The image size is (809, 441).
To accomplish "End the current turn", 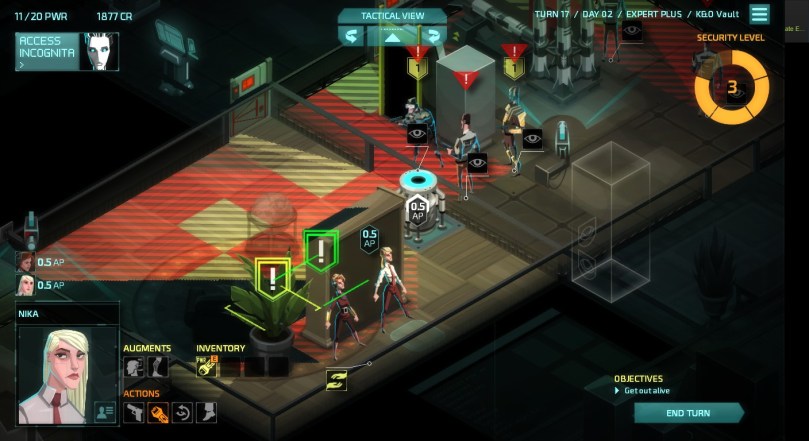I will tap(687, 413).
